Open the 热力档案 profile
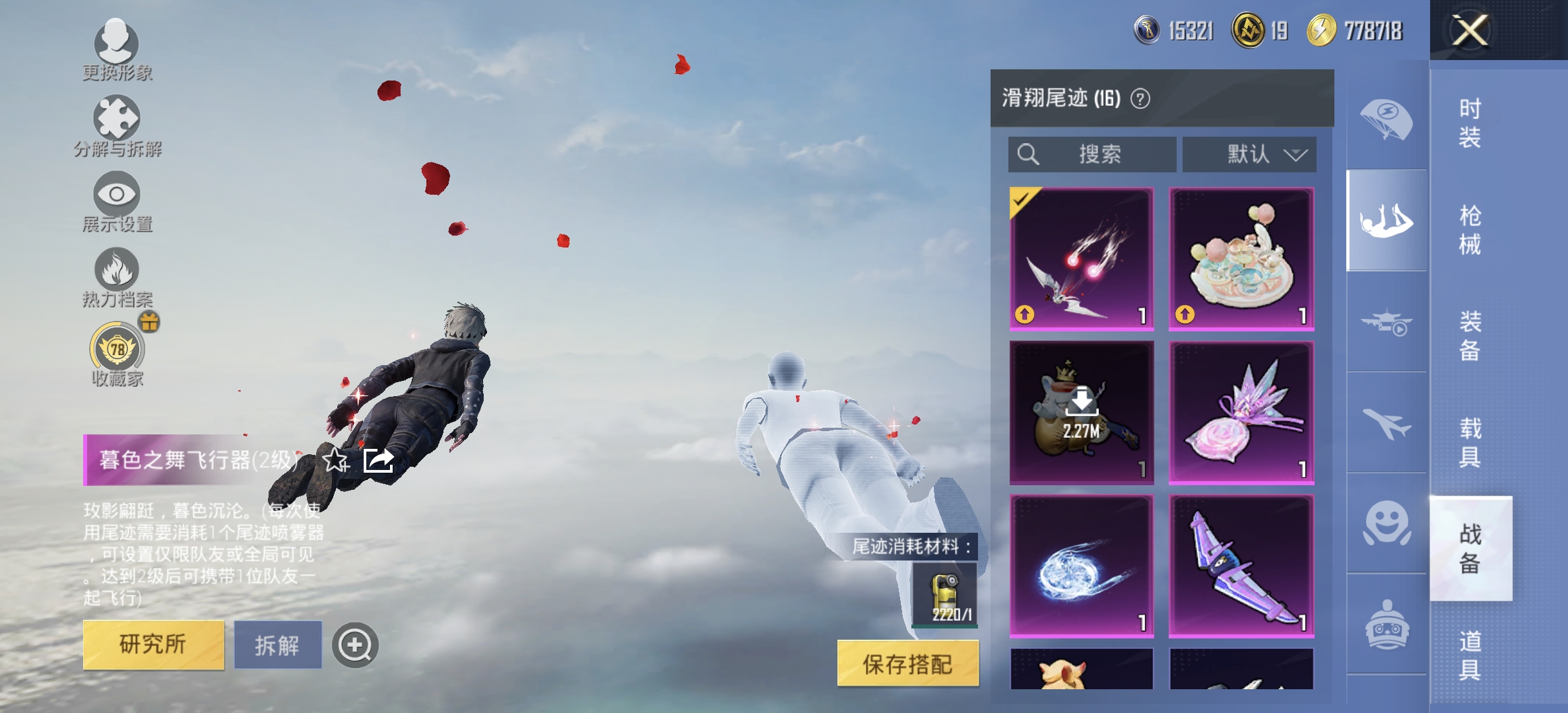This screenshot has height=713, width=1568. pyautogui.click(x=115, y=271)
